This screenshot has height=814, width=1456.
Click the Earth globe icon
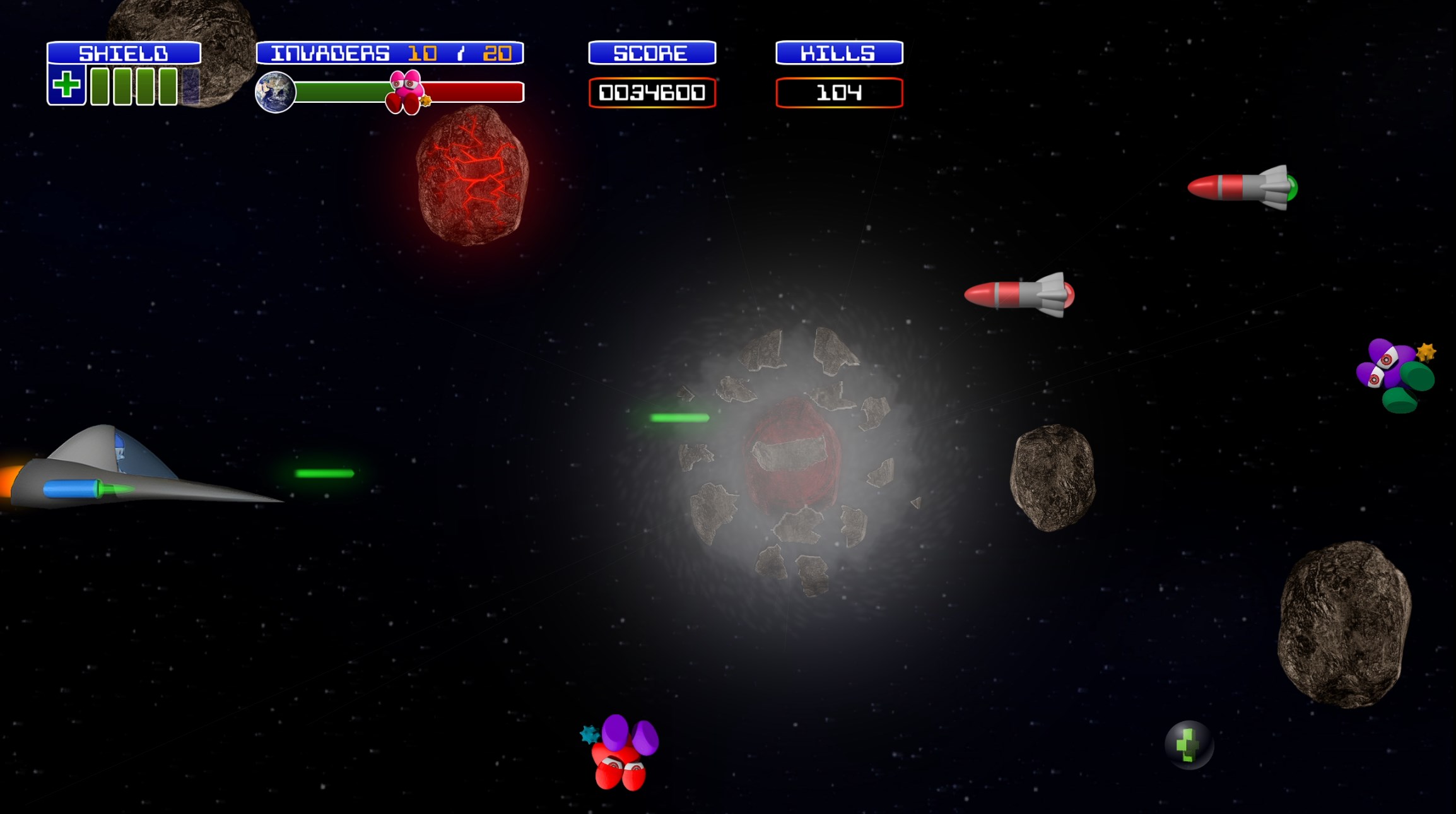(x=275, y=92)
